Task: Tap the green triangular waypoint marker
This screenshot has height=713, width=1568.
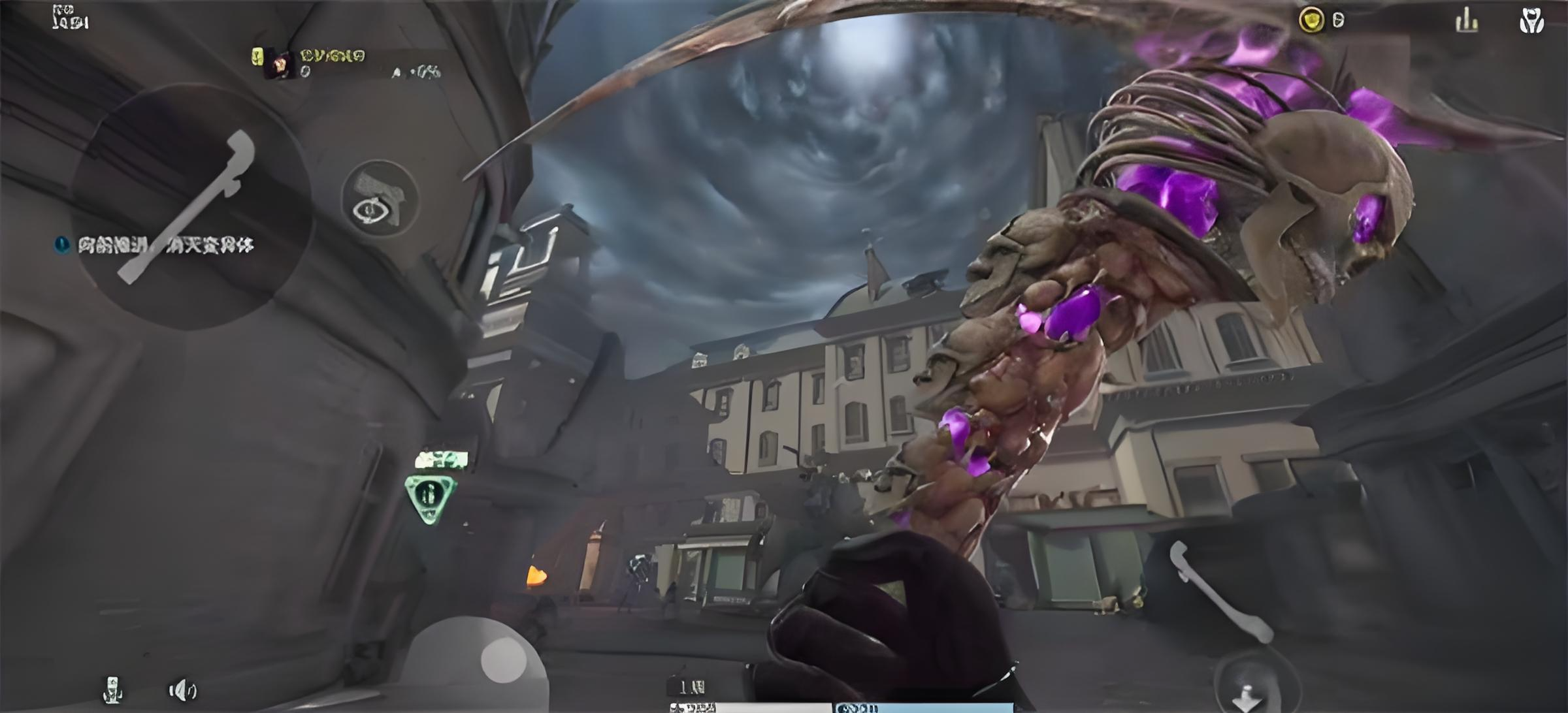Action: [x=429, y=498]
